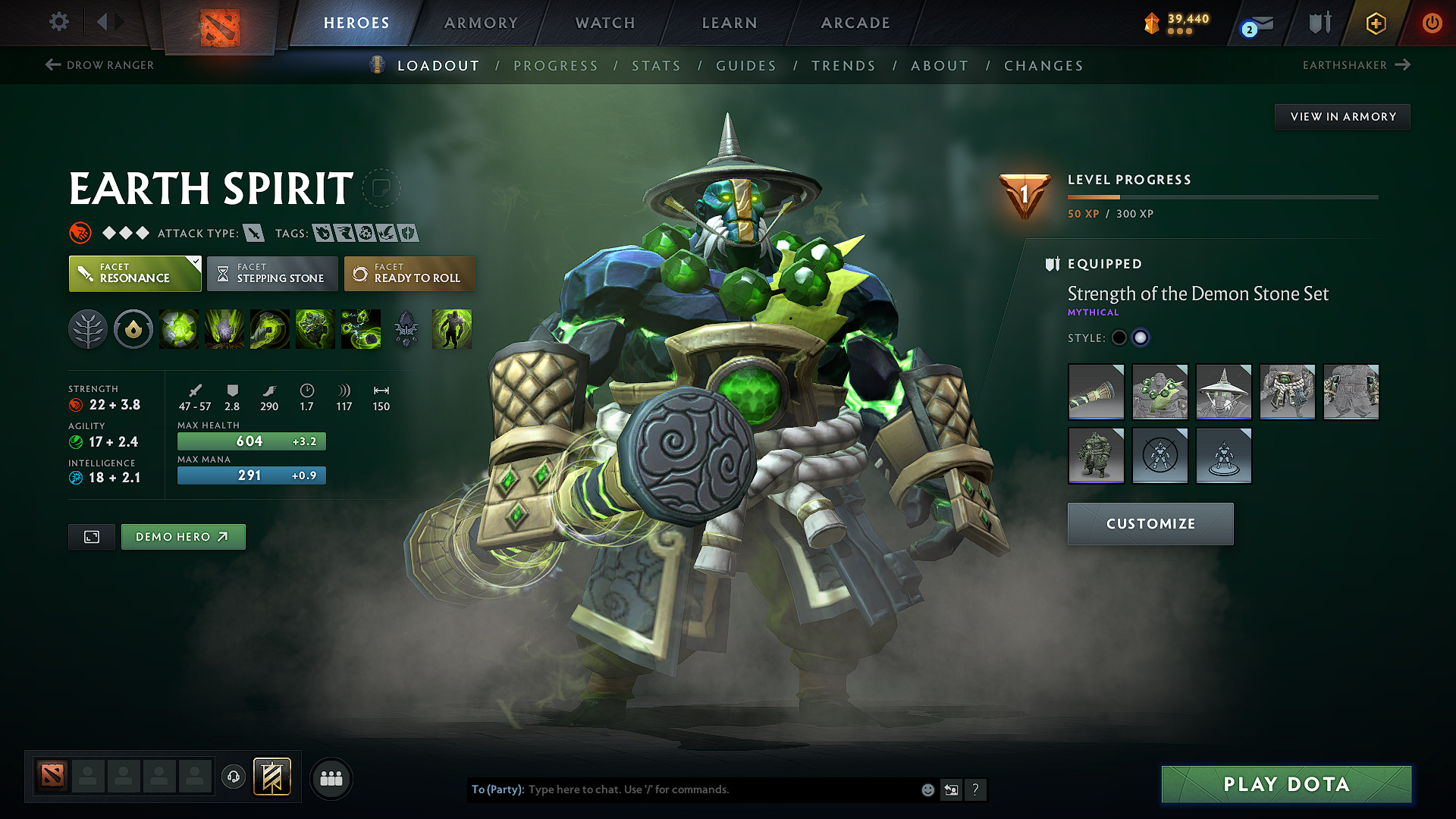The image size is (1456, 819).
Task: Open the Armory menu item
Action: pos(480,23)
